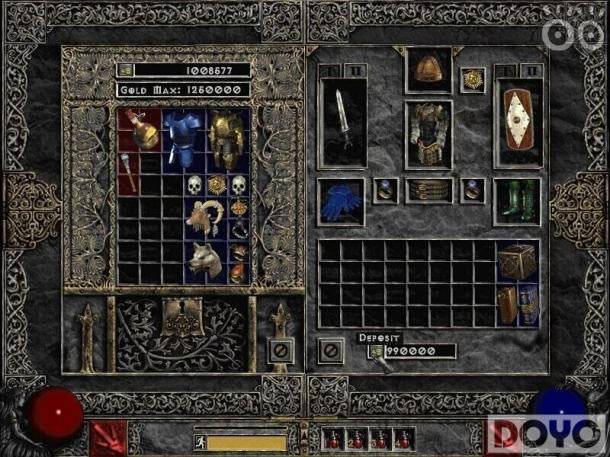Select the Horadric Cube in inventory
610x457 pixels.
click(x=519, y=262)
